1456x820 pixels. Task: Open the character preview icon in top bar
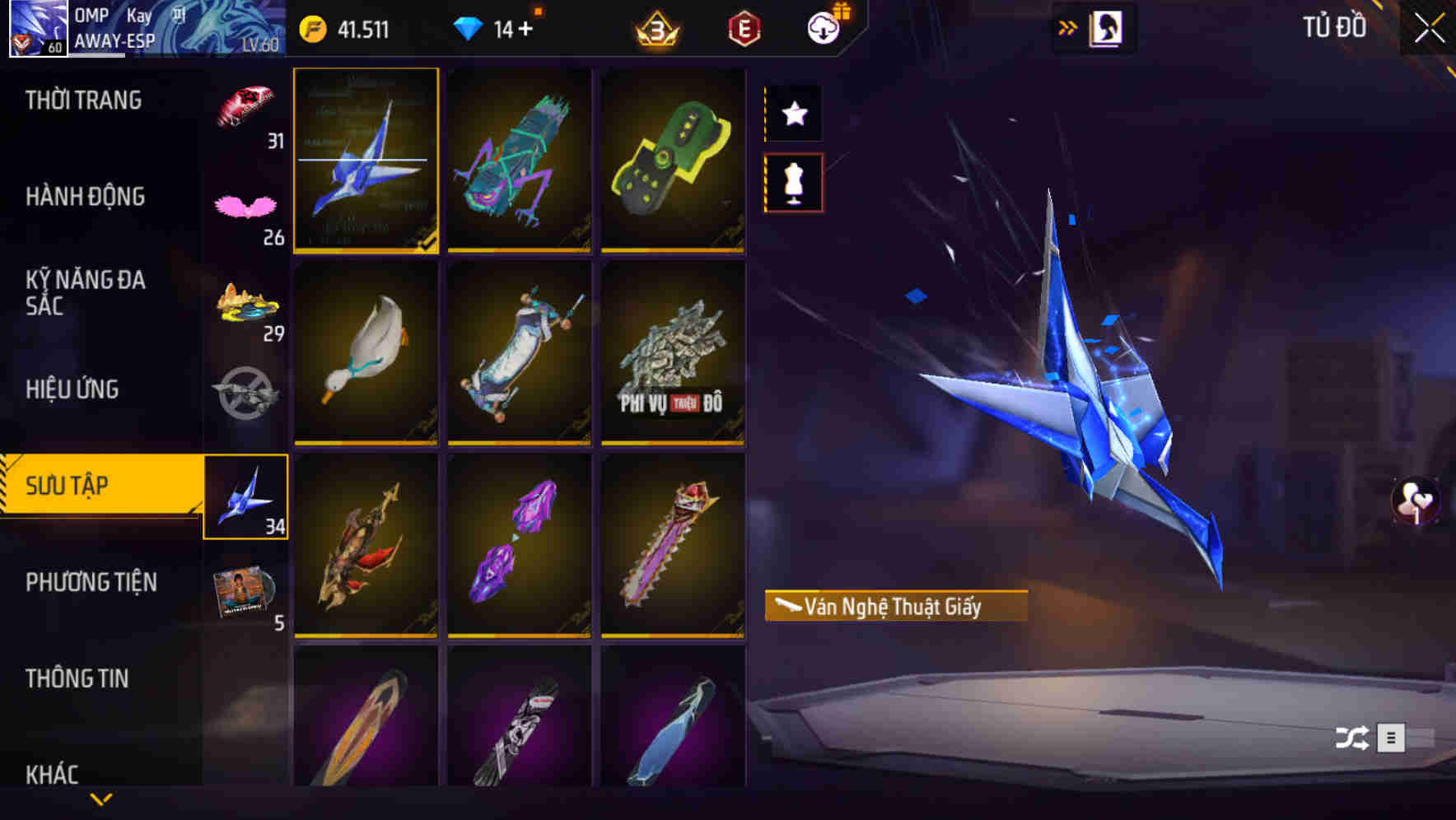[1108, 26]
